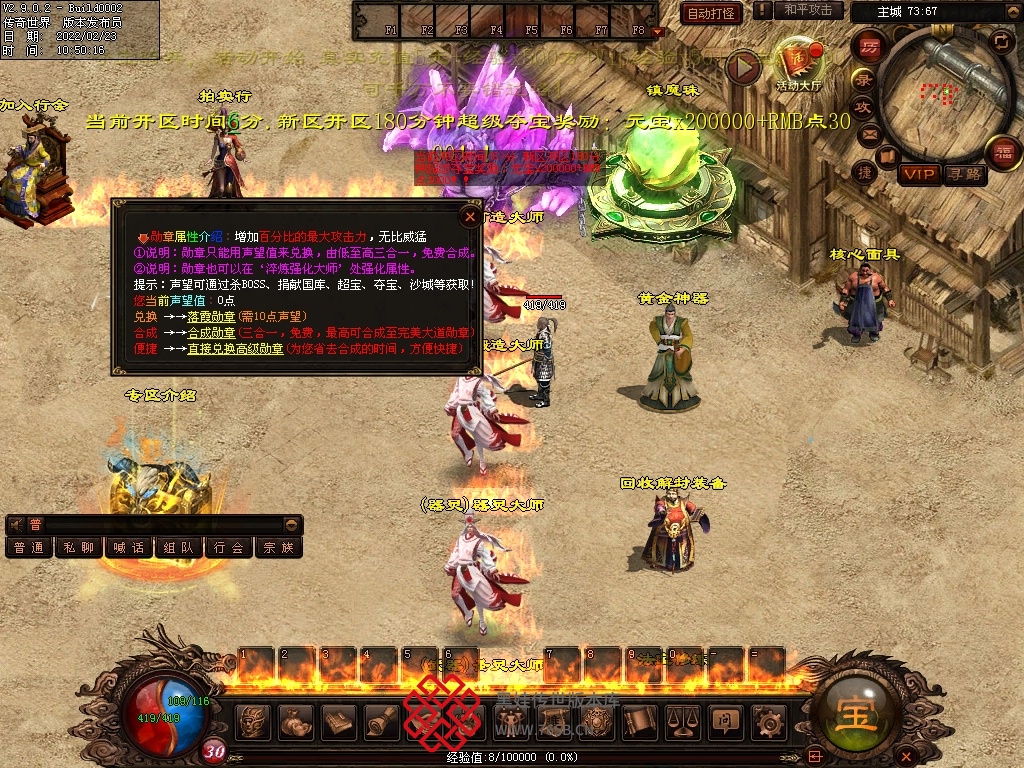Screen dimensions: 1024x768
Task: Open the 活动大厅 event hall
Action: pyautogui.click(x=798, y=66)
